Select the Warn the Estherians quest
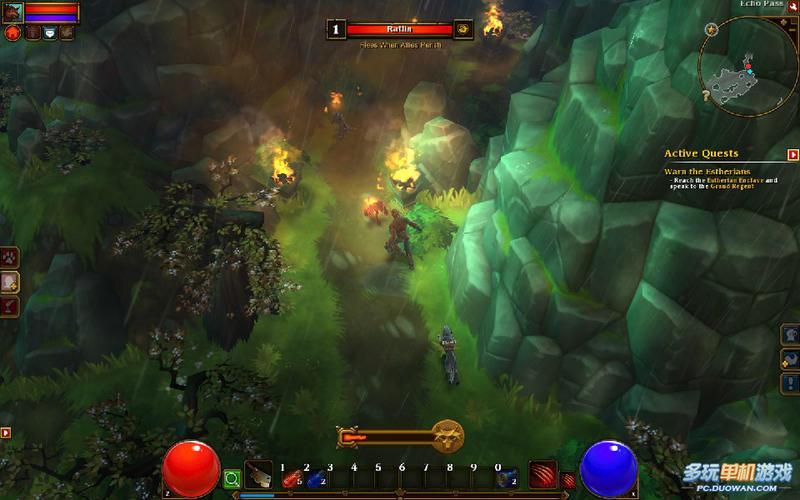Image resolution: width=800 pixels, height=500 pixels. coord(701,171)
